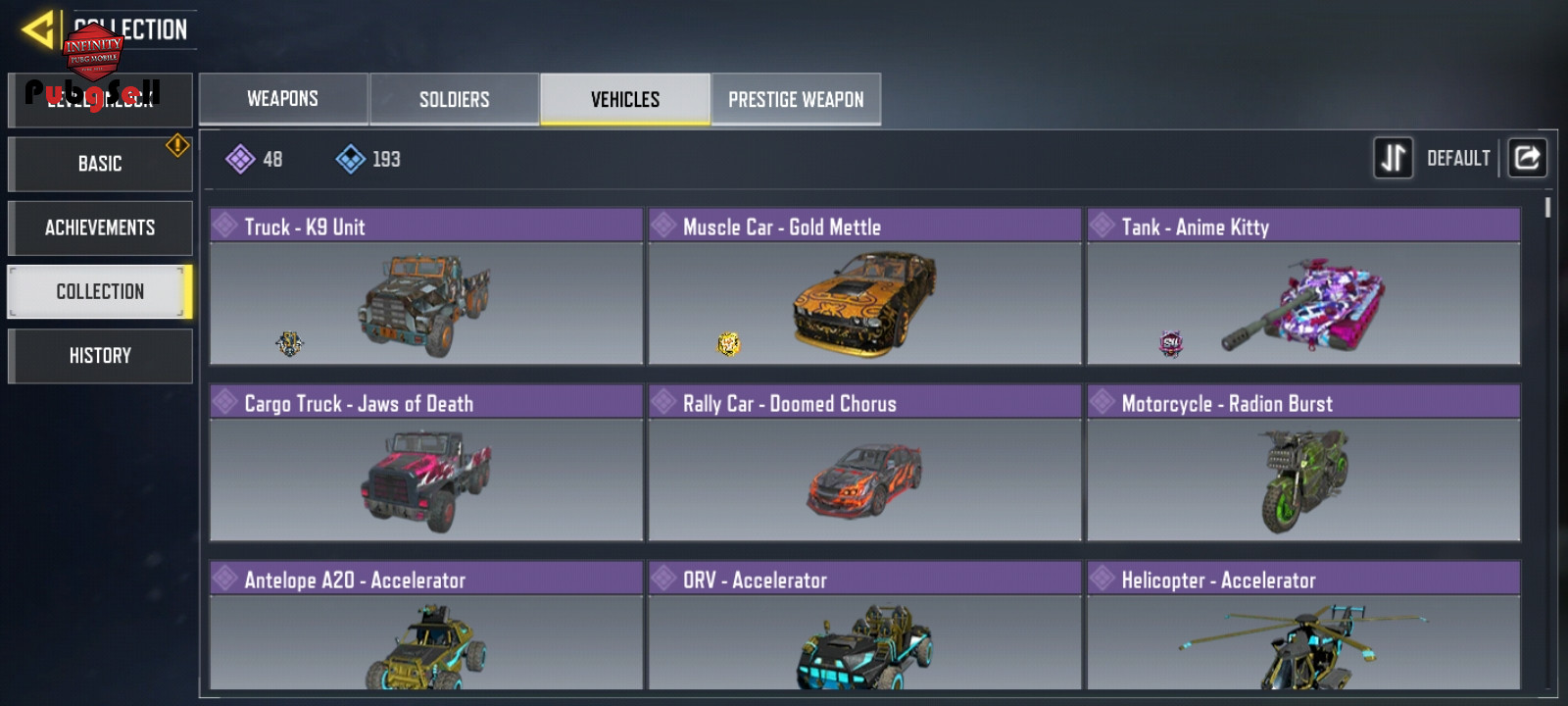
Task: Select the ORV - Accelerator card
Action: coord(864,628)
